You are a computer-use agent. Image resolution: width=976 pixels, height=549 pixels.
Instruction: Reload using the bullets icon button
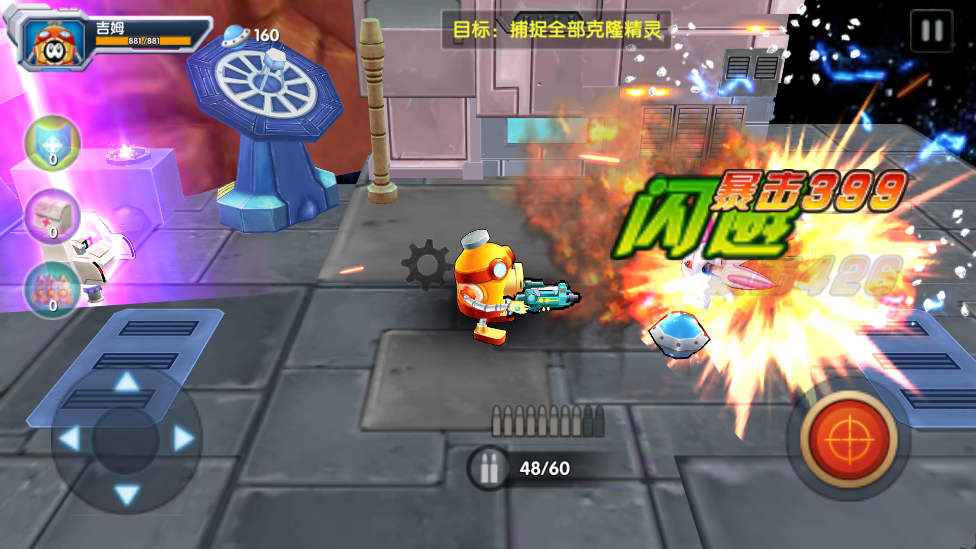coord(489,467)
